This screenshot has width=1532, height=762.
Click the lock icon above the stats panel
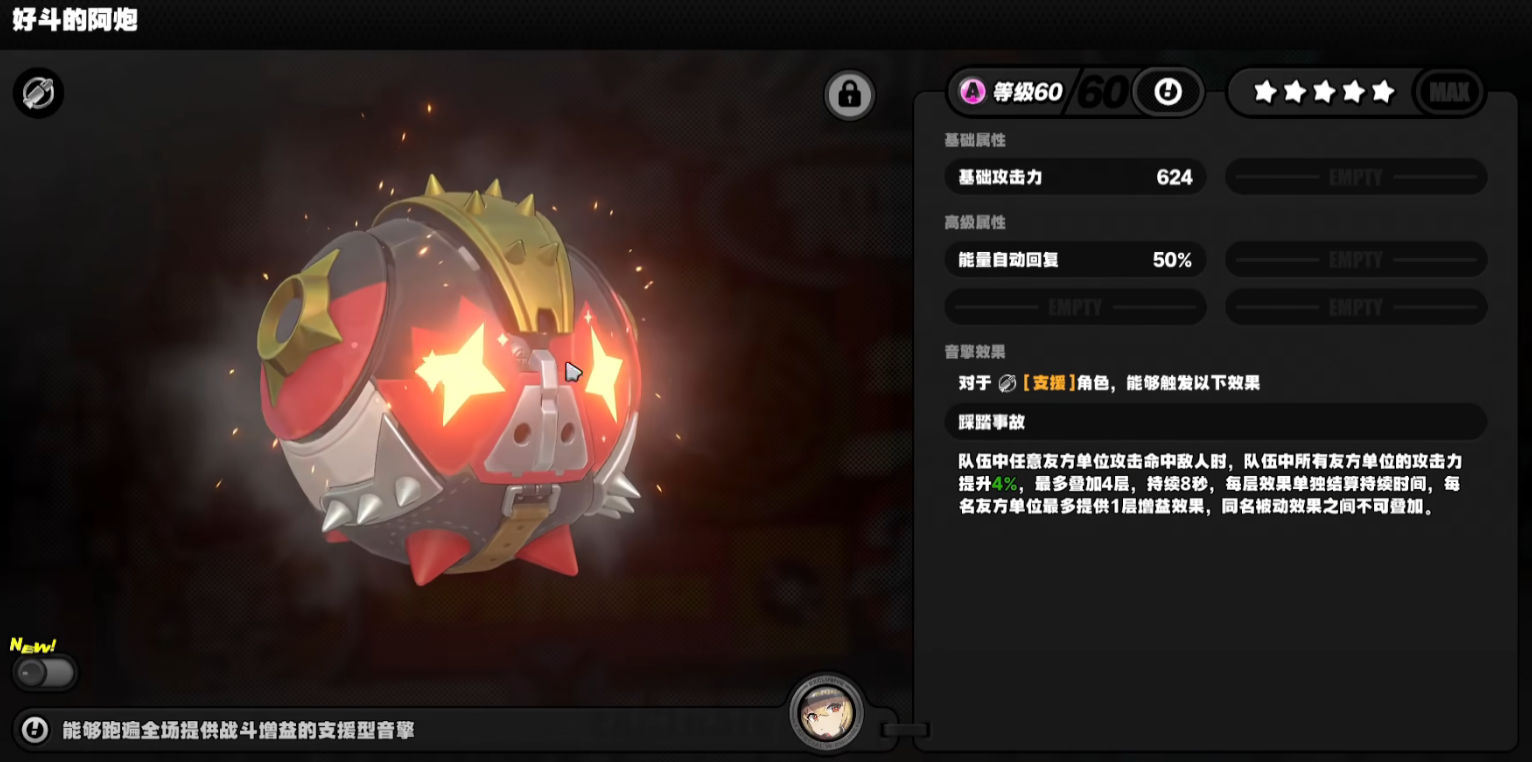pos(849,92)
